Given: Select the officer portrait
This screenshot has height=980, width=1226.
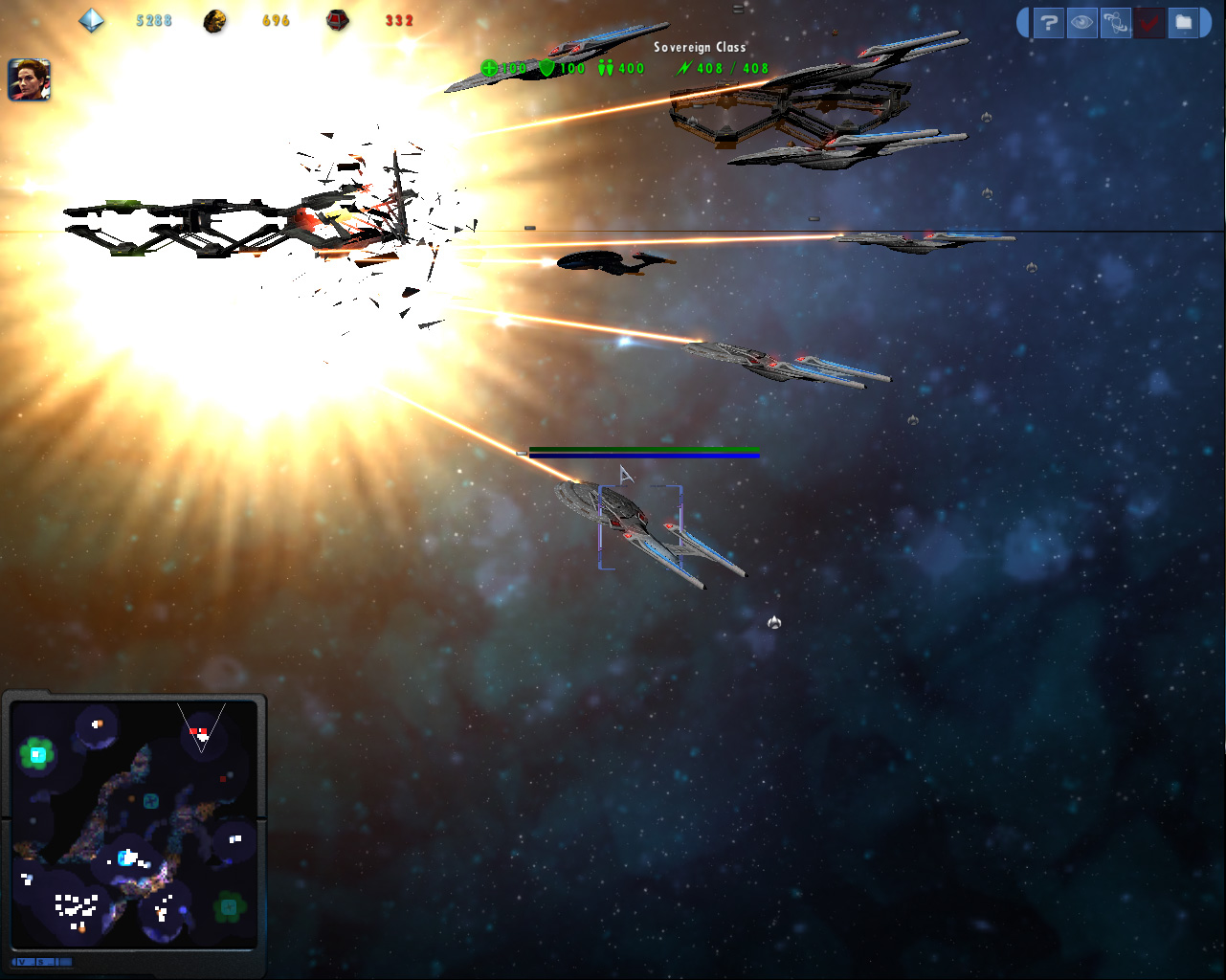Looking at the screenshot, I should pyautogui.click(x=29, y=79).
